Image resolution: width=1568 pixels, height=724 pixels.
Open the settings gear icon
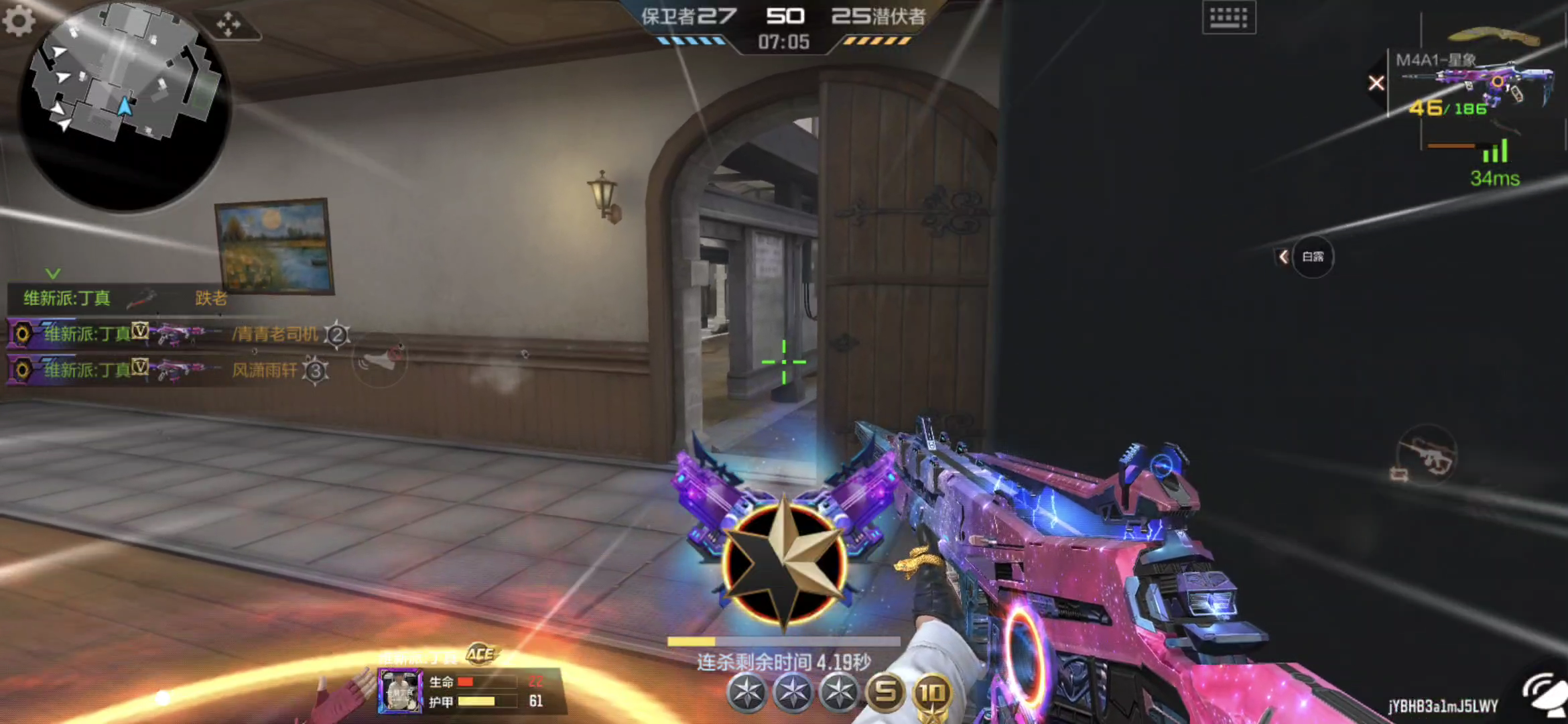pyautogui.click(x=19, y=20)
